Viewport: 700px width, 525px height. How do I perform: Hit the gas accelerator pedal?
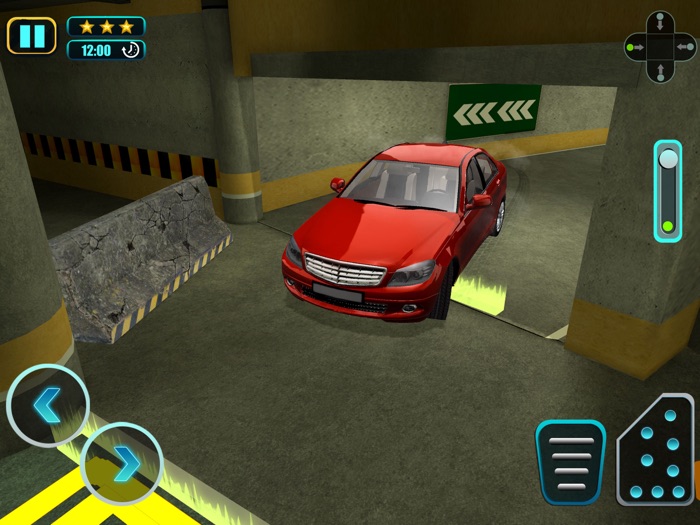[655, 450]
